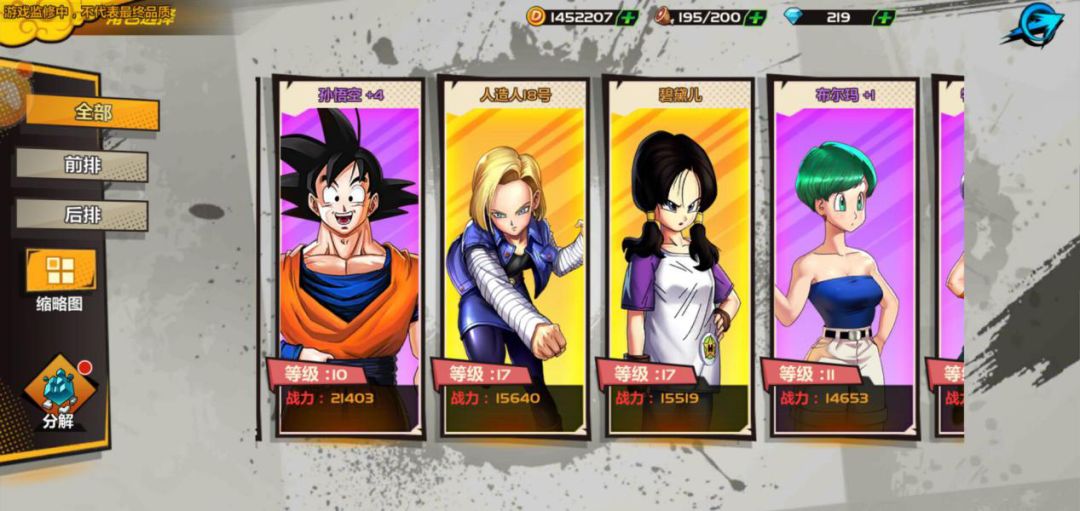This screenshot has height=511, width=1080.
Task: Choose the 后排 back row filter
Action: coord(82,215)
